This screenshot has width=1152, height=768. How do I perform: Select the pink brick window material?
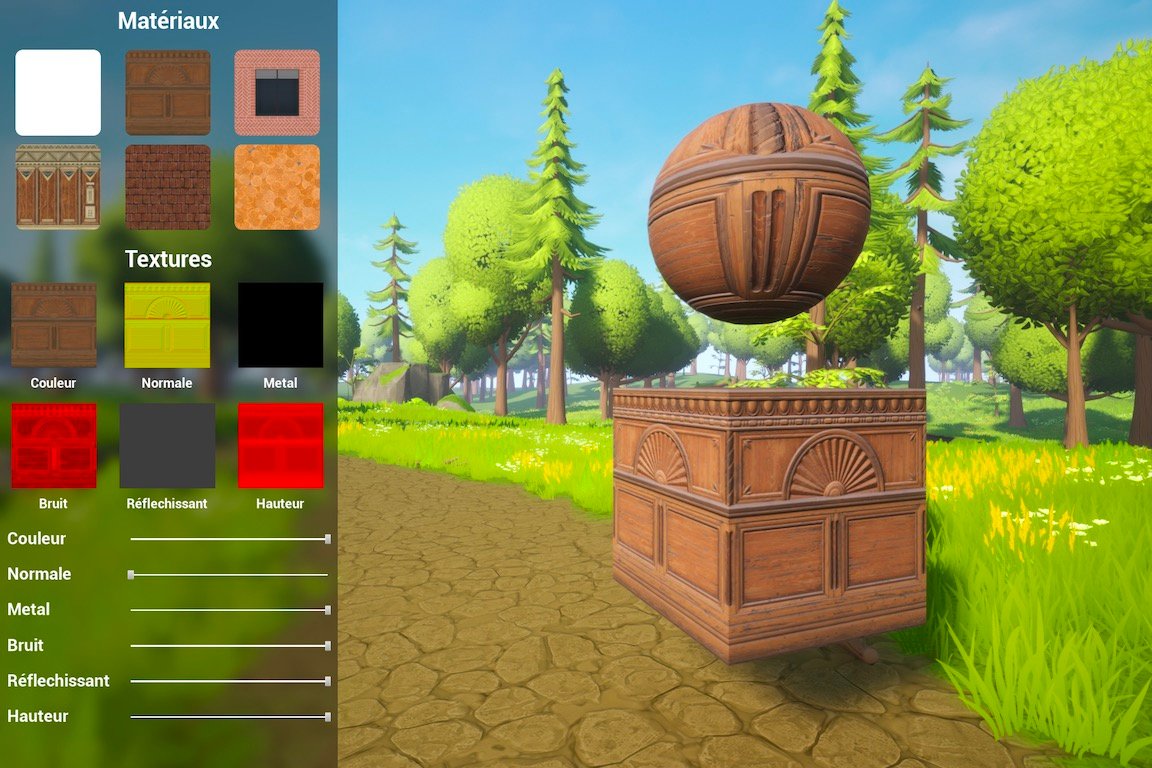(x=277, y=92)
